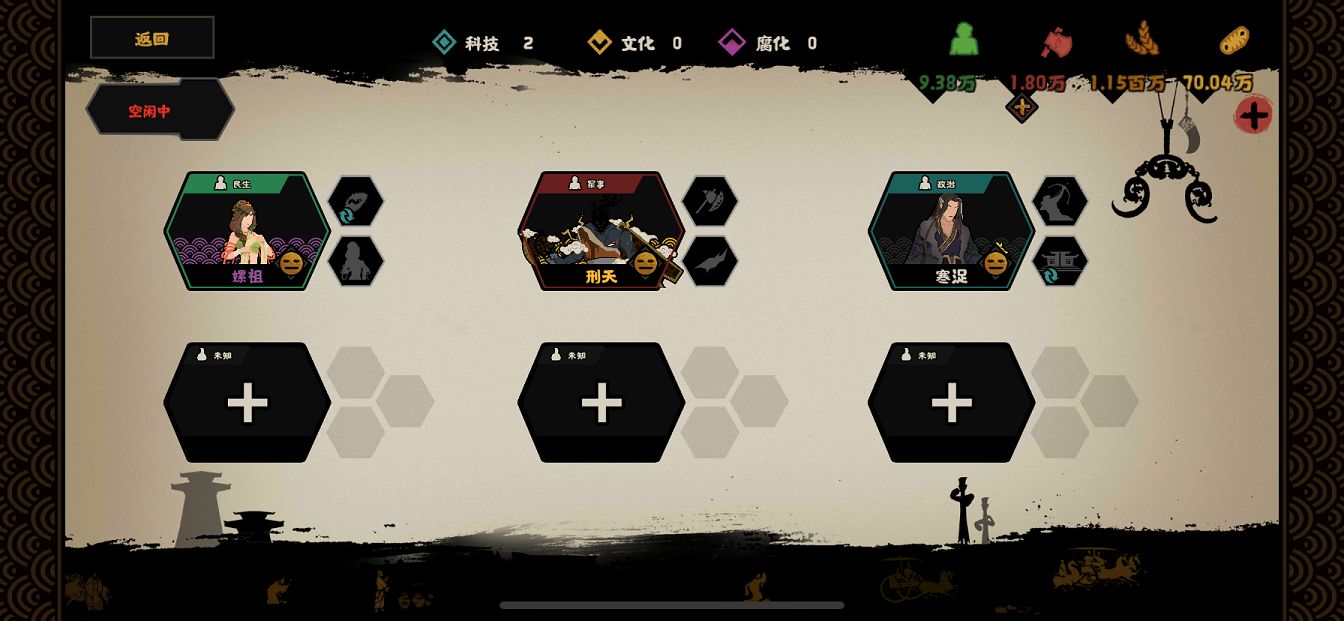Add a hero to the empty slot below 寒浞

[951, 402]
